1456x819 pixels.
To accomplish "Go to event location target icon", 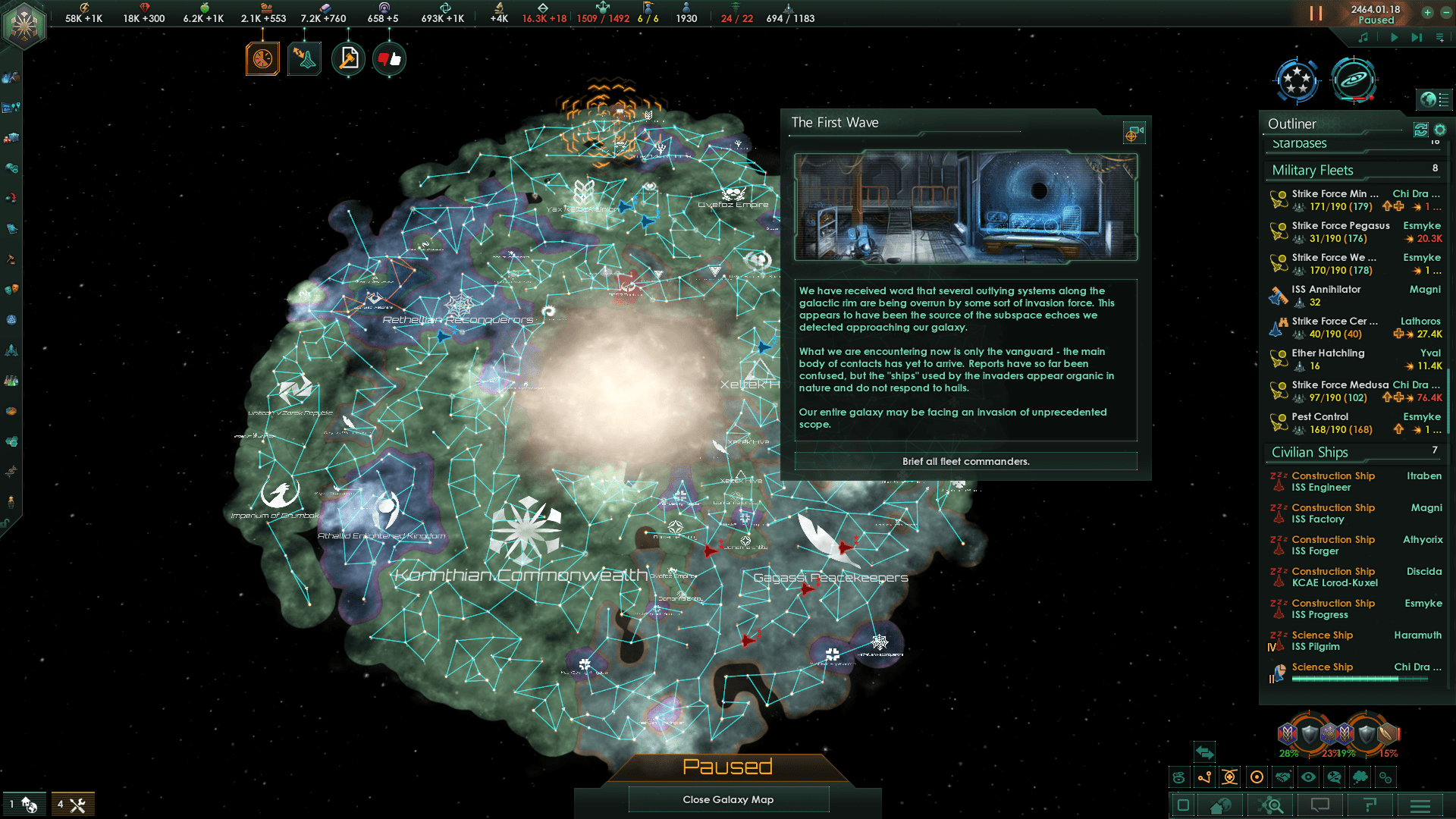I will [x=1131, y=134].
